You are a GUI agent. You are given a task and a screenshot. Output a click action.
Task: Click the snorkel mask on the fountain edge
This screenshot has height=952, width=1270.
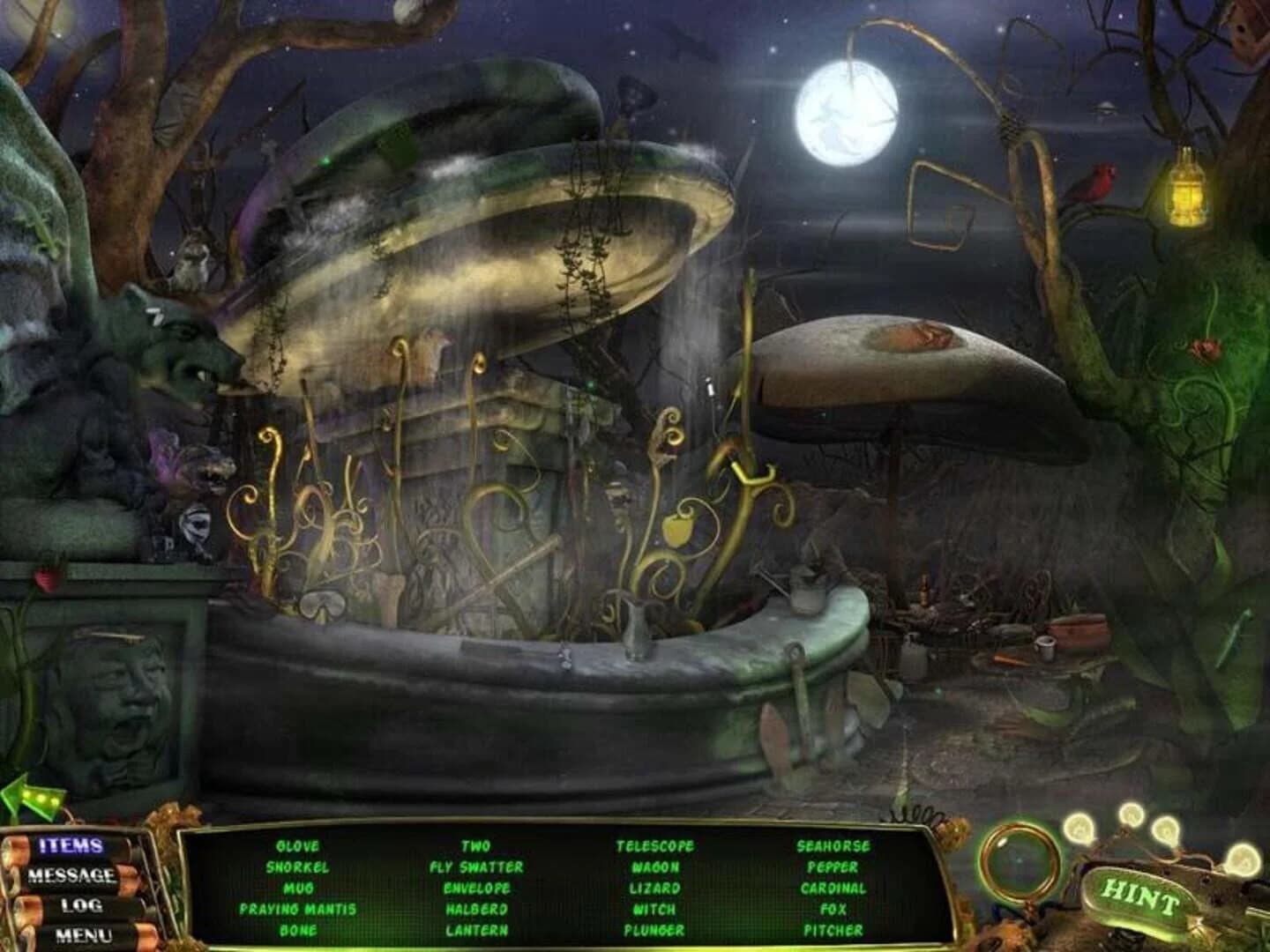322,604
